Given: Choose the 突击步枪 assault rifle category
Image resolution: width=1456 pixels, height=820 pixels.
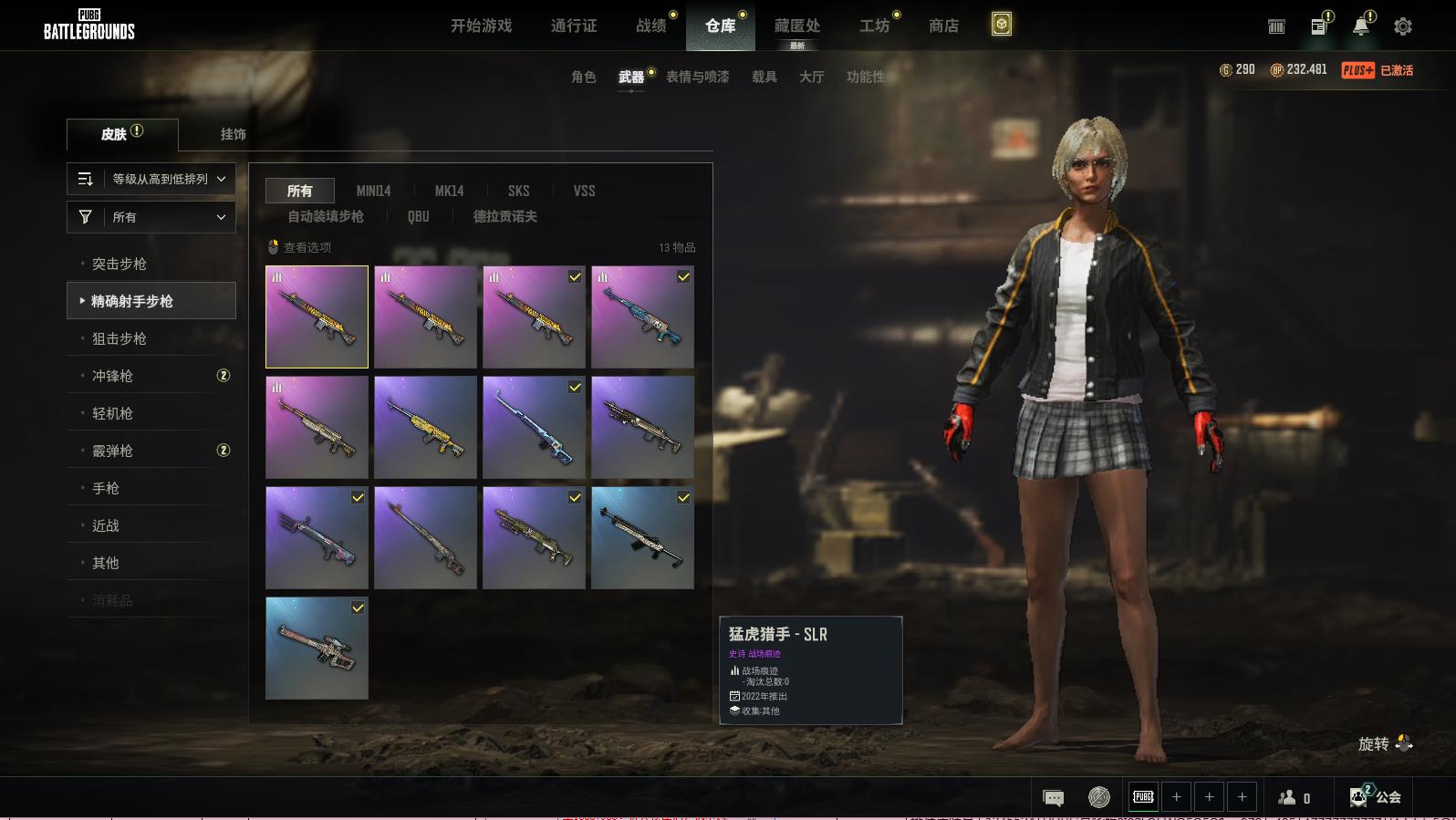Looking at the screenshot, I should [120, 264].
